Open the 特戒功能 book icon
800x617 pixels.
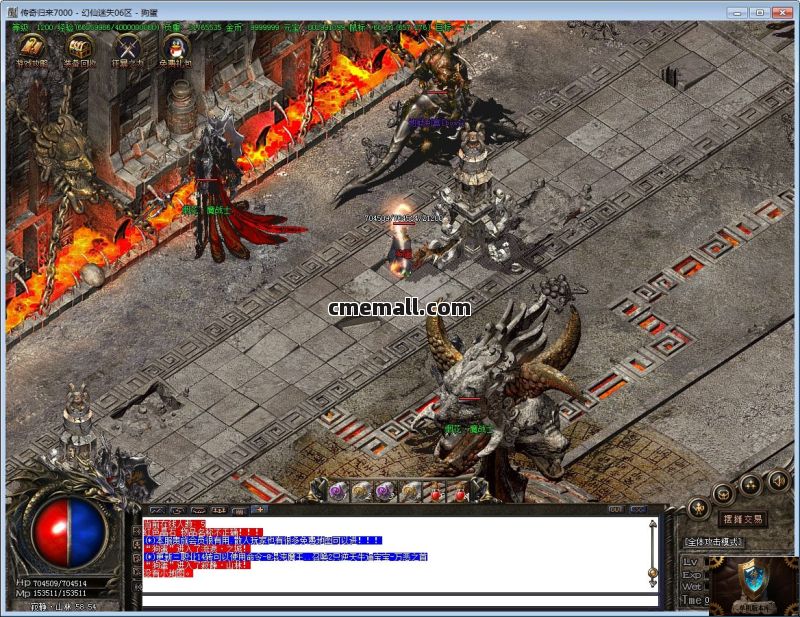pyautogui.click(x=31, y=46)
